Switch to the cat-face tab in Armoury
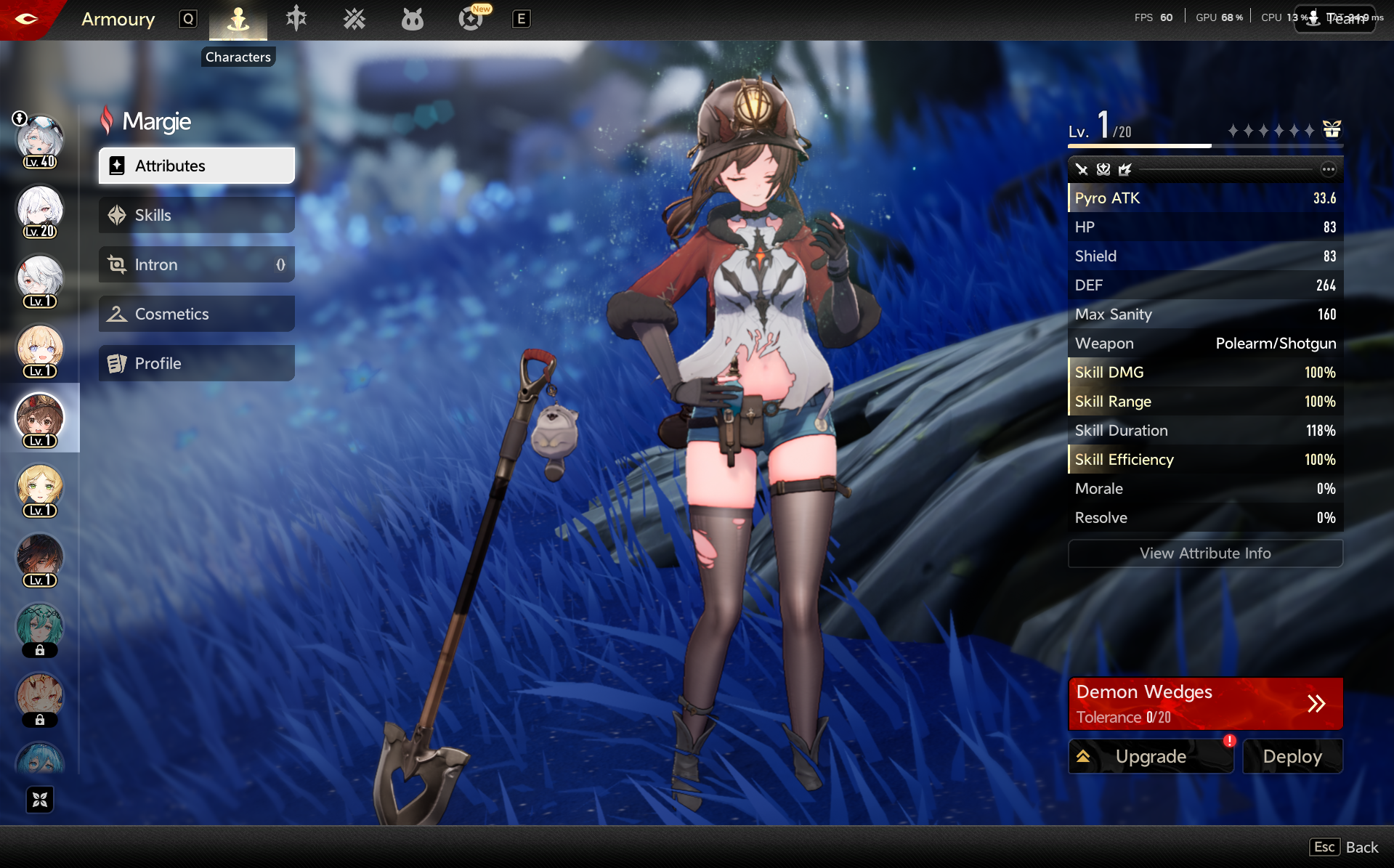 click(x=412, y=19)
